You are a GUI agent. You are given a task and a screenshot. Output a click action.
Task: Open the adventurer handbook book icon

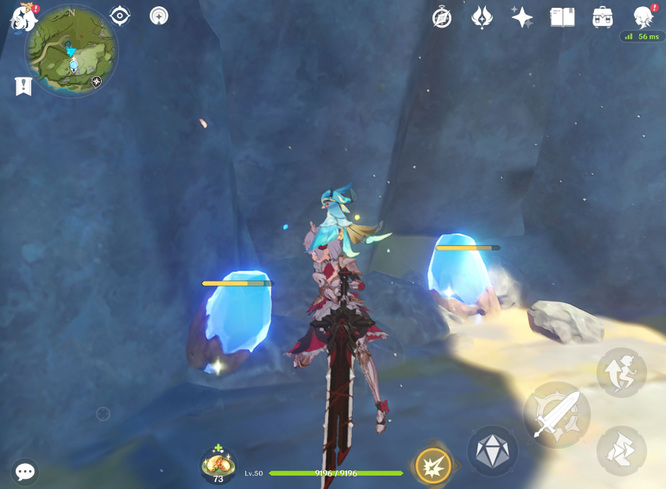click(x=562, y=17)
